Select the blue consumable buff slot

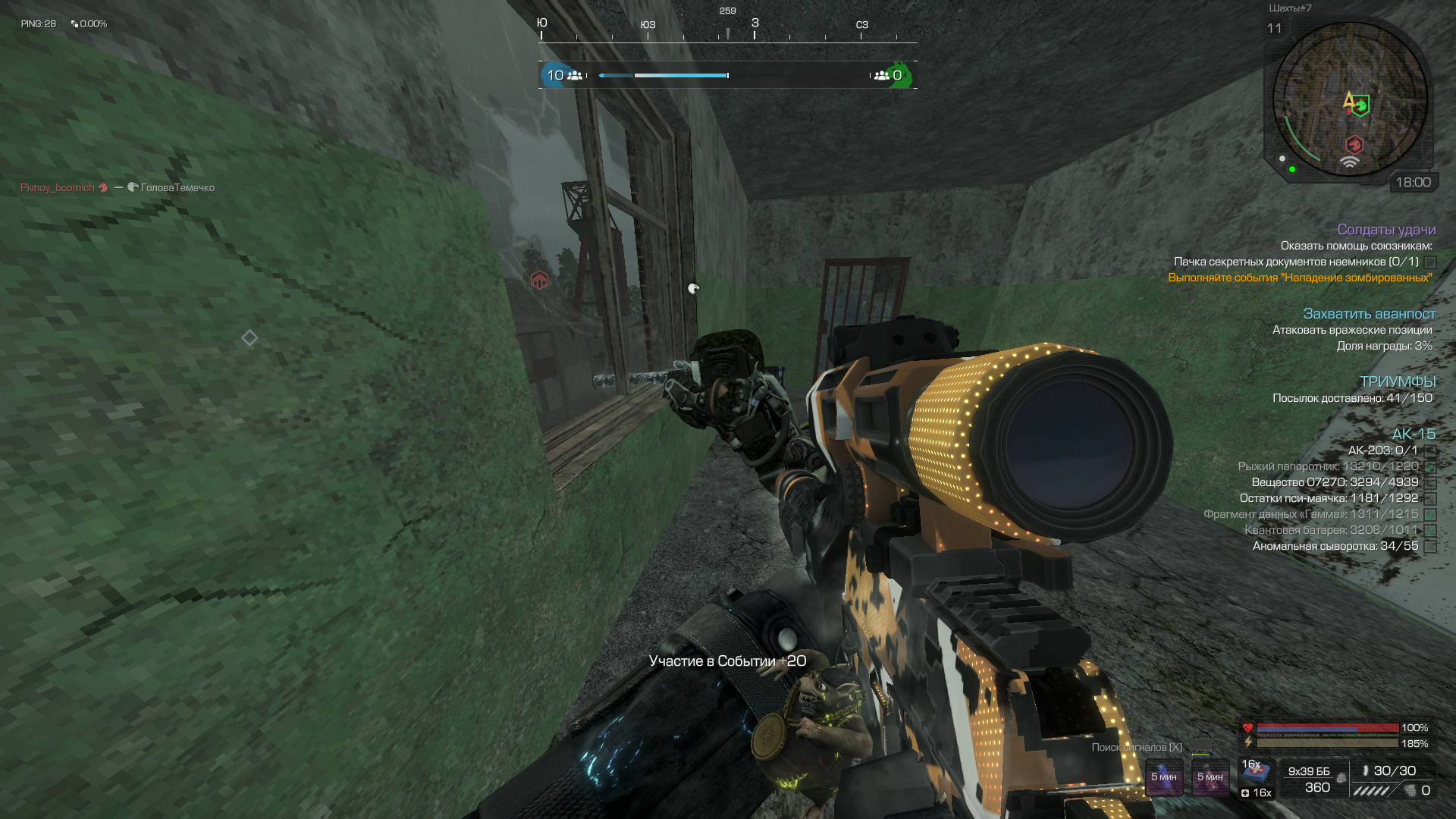click(x=1163, y=777)
